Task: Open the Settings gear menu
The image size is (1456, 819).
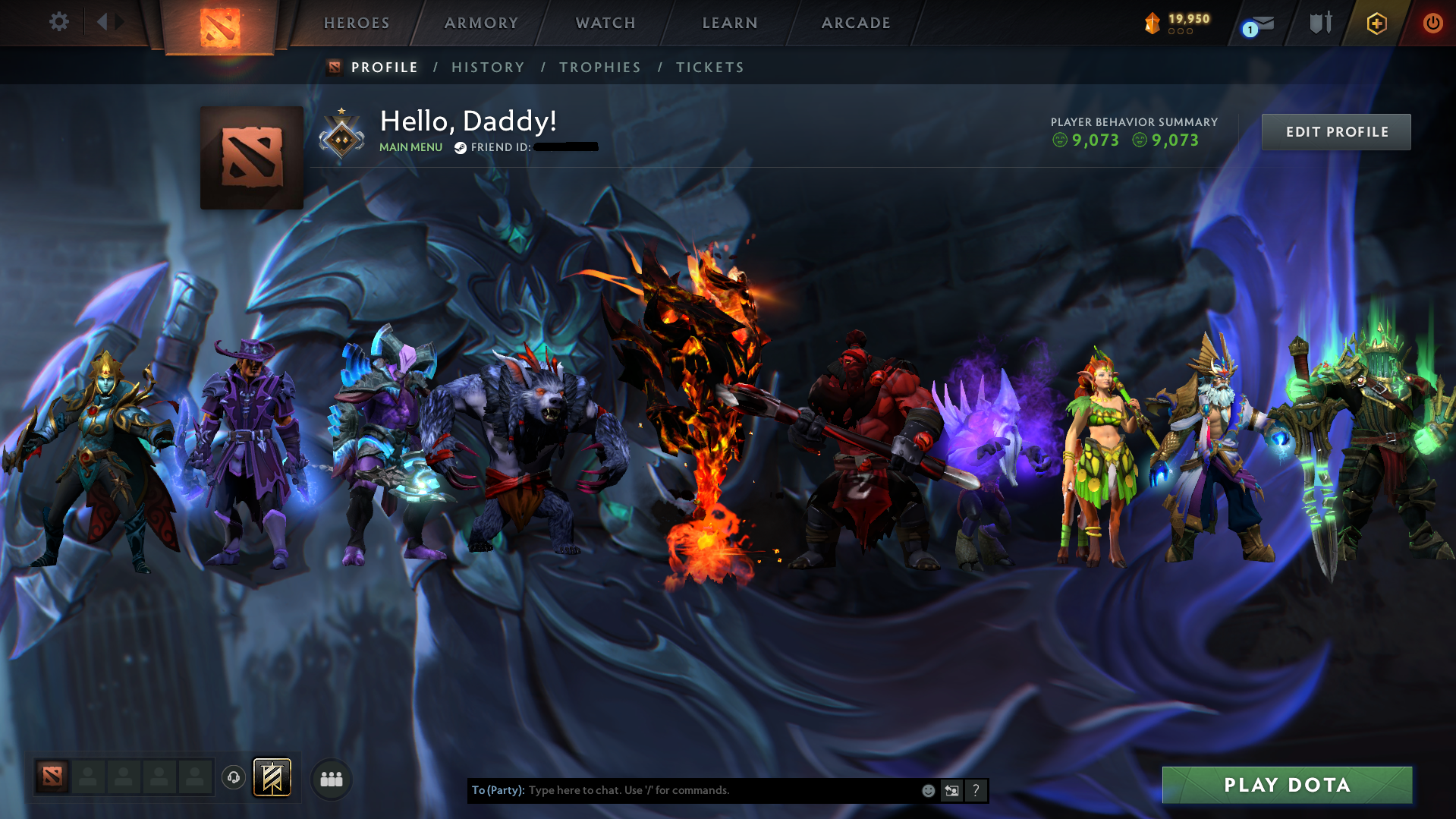Action: pos(58,22)
